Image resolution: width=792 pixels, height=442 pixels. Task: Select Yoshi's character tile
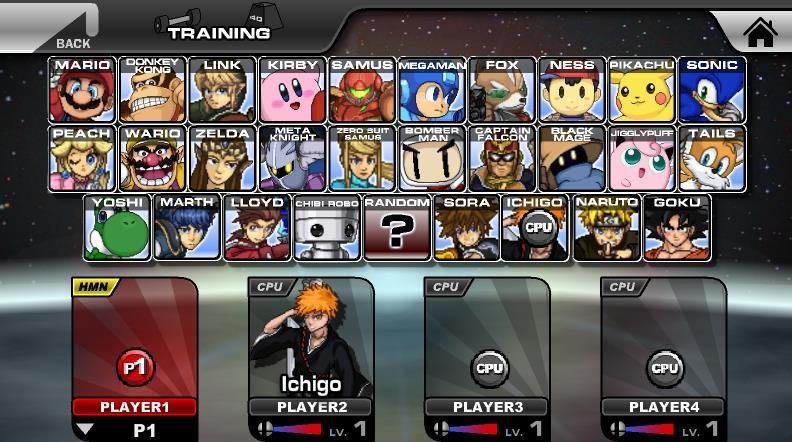[117, 227]
